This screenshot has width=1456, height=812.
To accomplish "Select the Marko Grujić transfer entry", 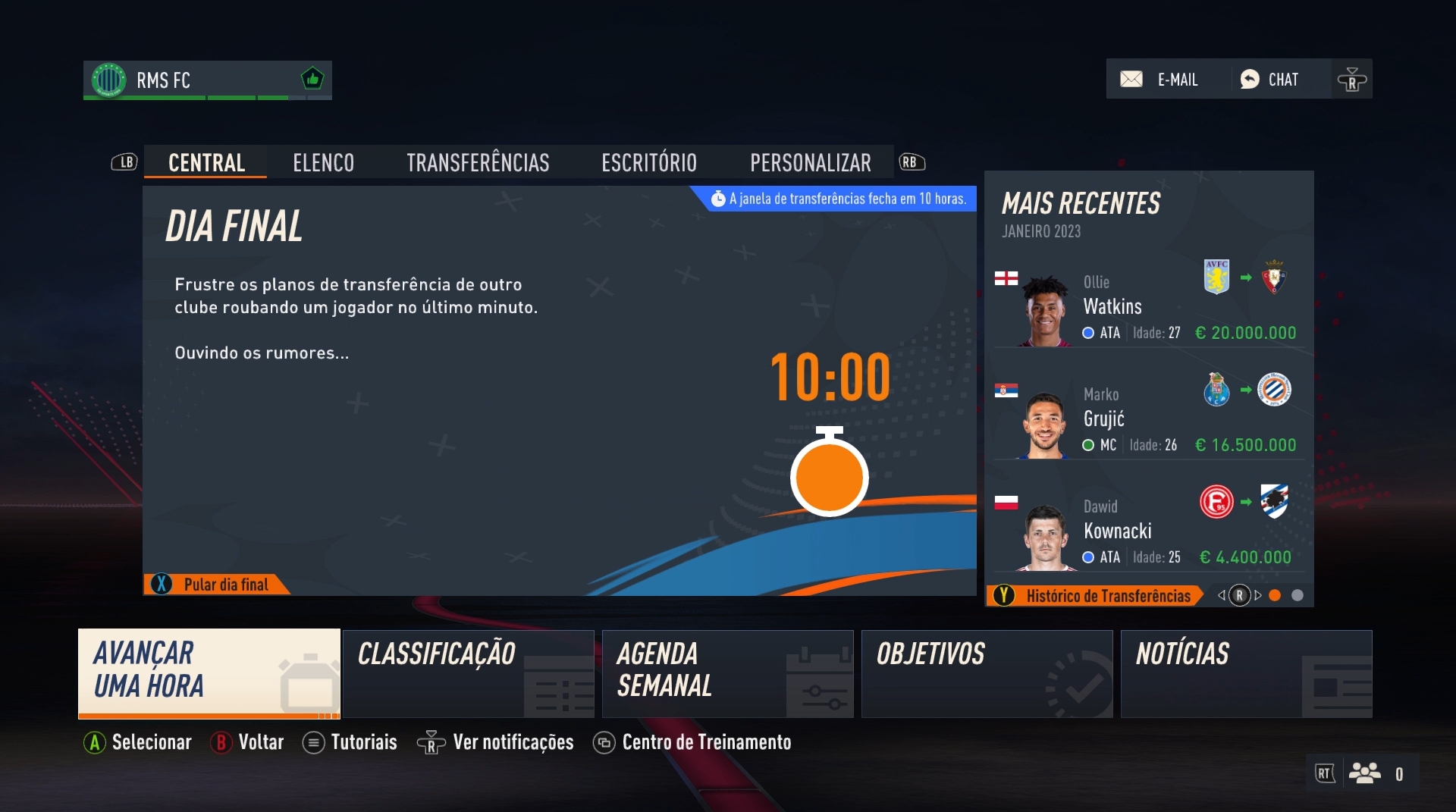I will point(1148,419).
